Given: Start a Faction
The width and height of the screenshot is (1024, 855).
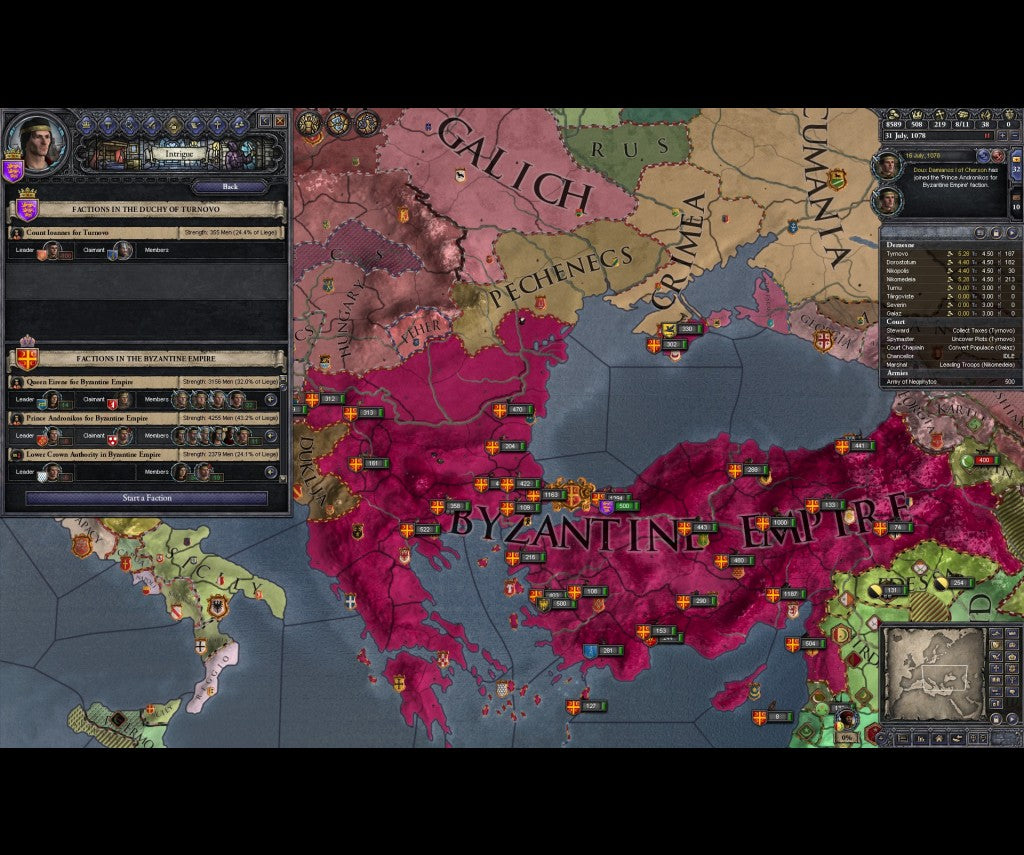Looking at the screenshot, I should pyautogui.click(x=147, y=498).
